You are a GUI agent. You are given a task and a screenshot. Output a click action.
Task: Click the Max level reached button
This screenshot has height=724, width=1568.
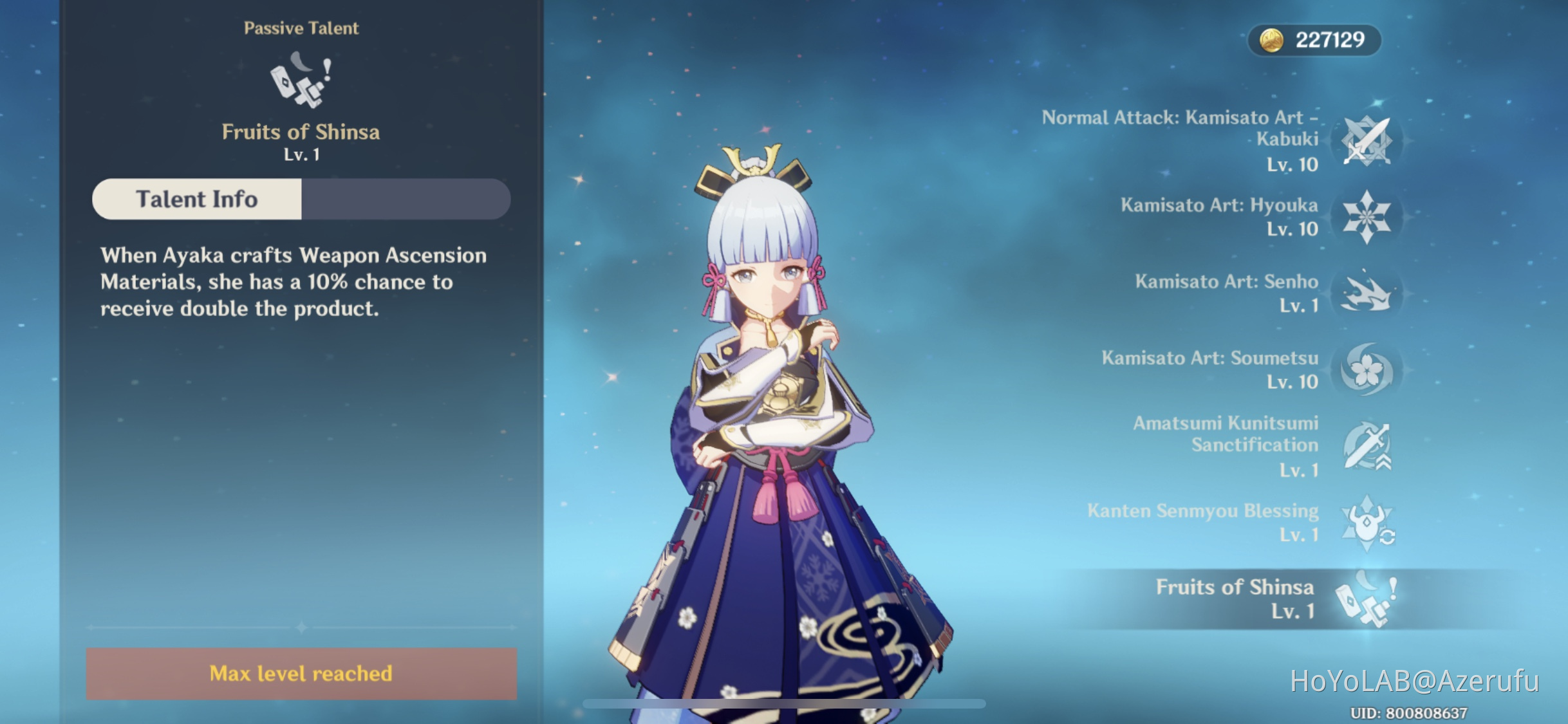pyautogui.click(x=300, y=673)
